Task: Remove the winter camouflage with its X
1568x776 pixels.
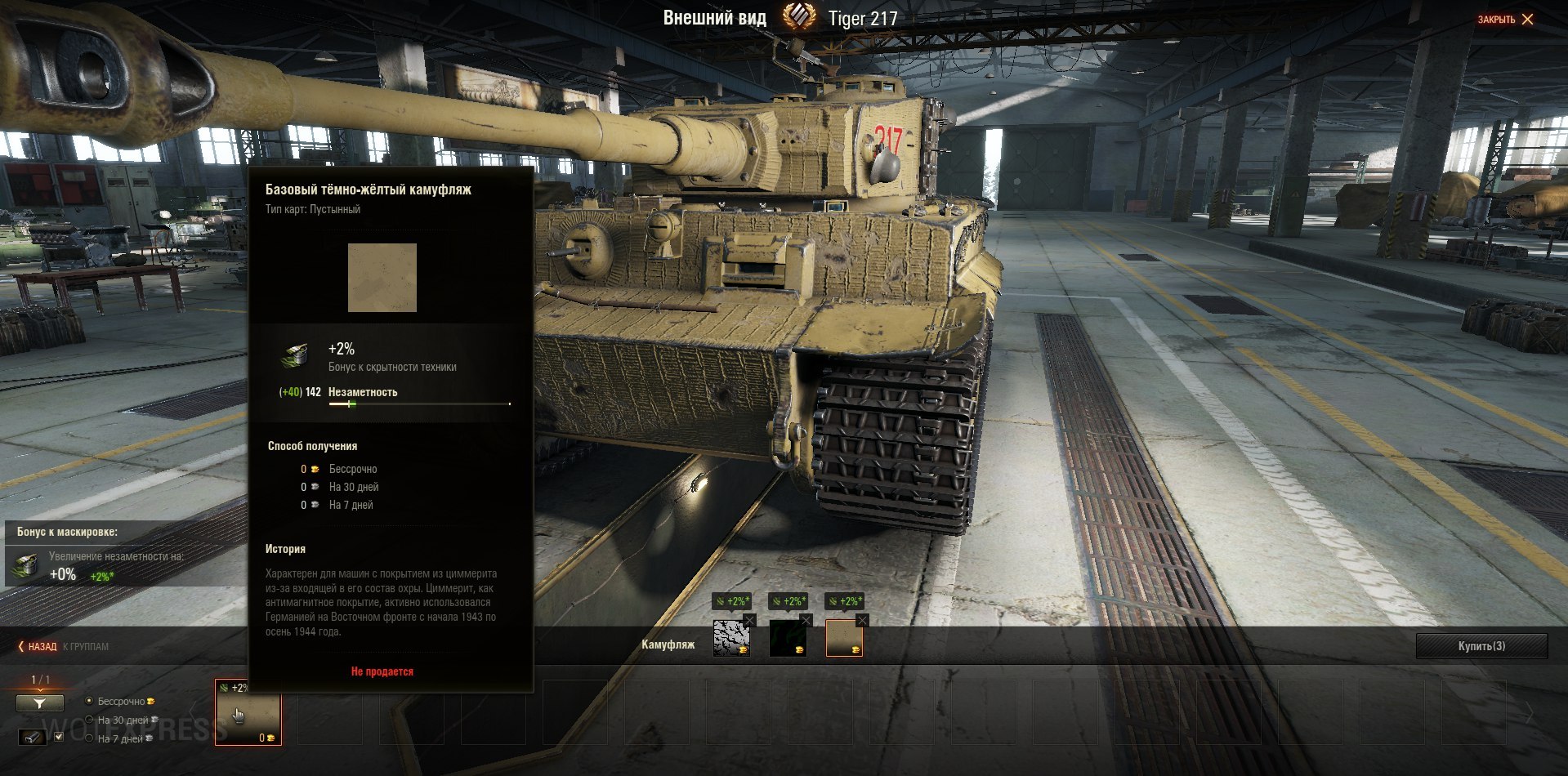Action: [x=749, y=621]
